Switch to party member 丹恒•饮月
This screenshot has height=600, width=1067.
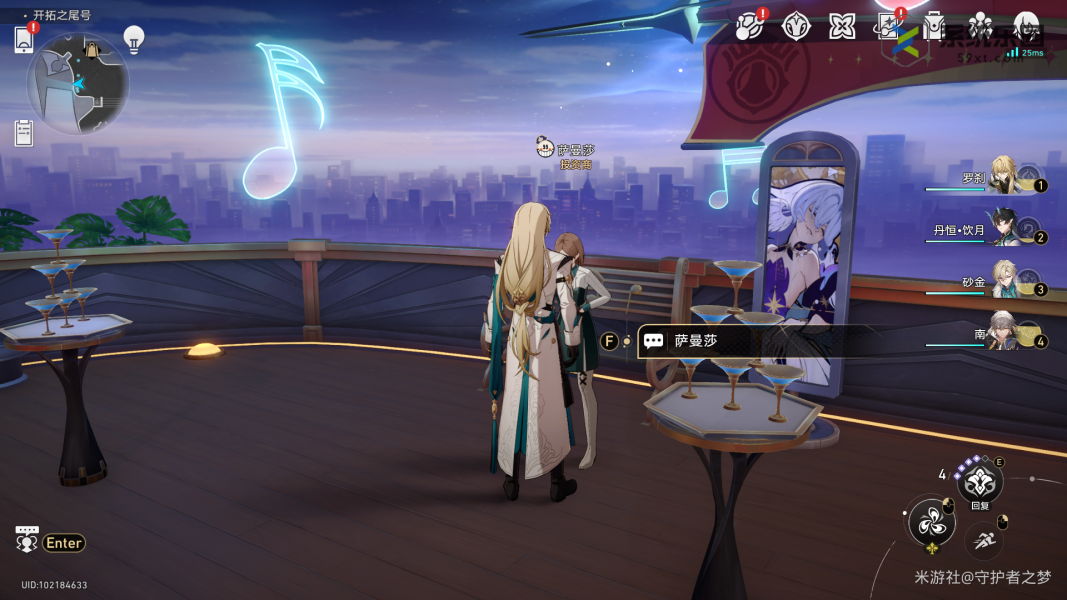tap(1004, 229)
